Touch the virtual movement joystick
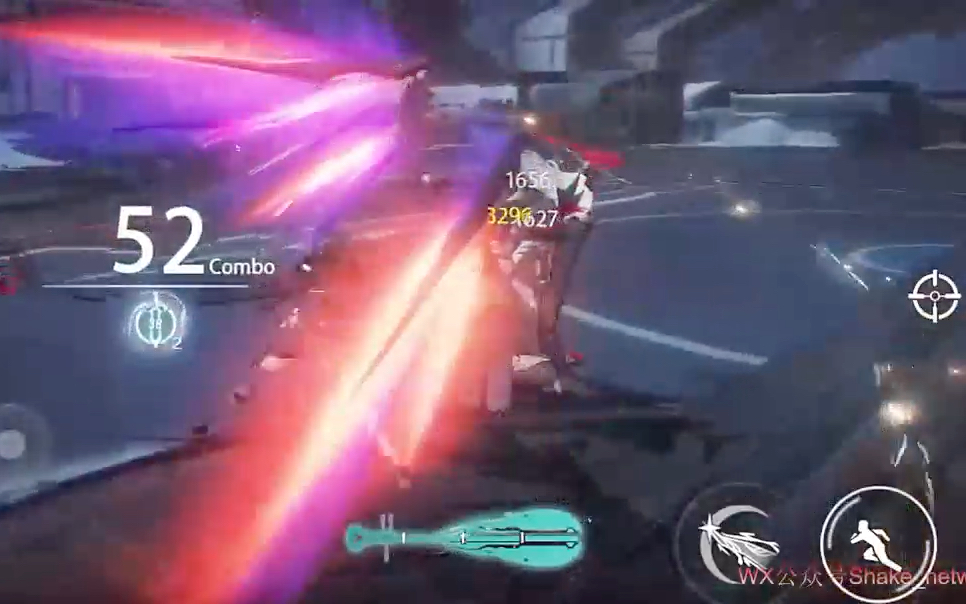The image size is (966, 604). coord(14,443)
